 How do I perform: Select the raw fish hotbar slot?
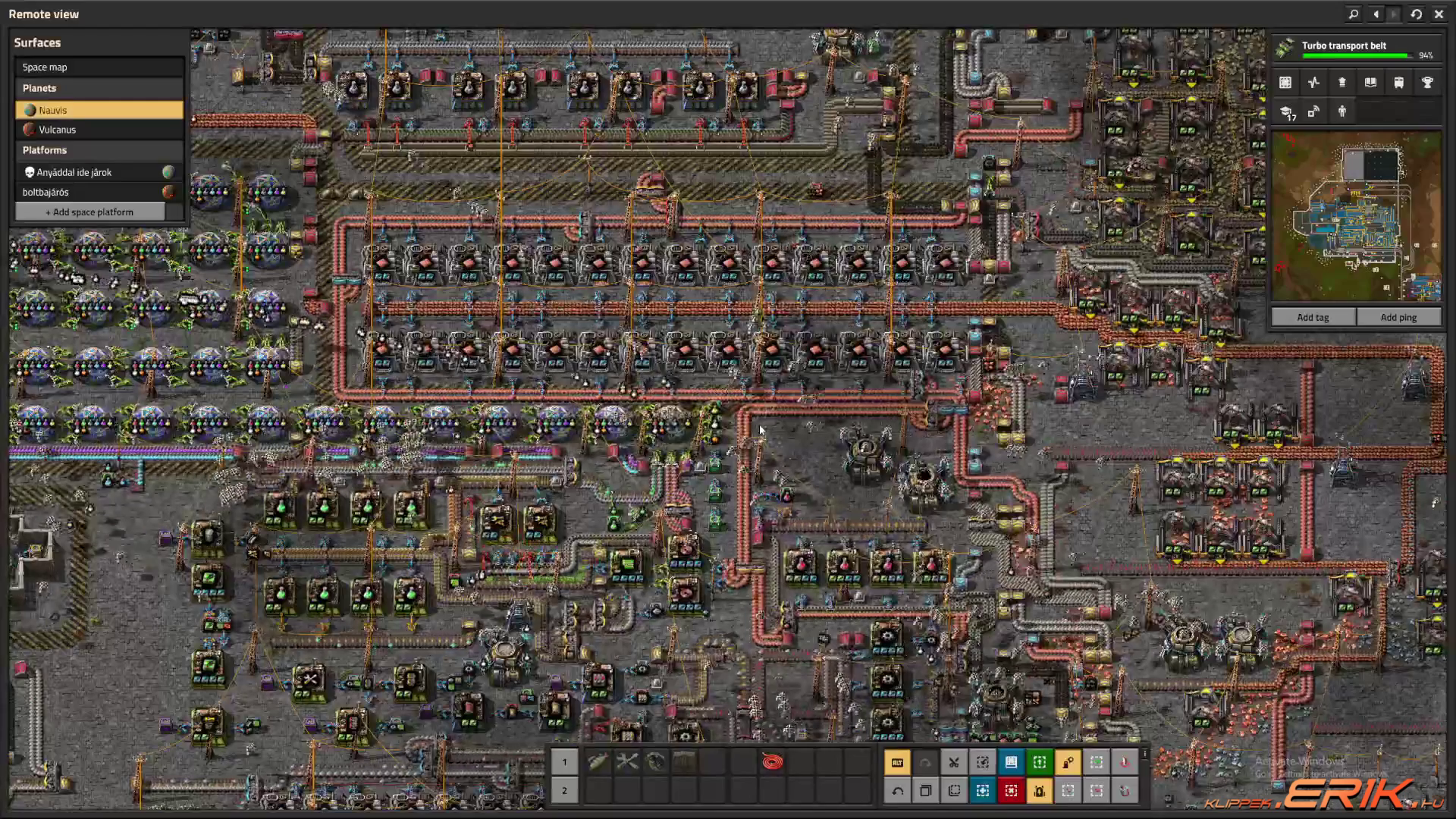[598, 761]
